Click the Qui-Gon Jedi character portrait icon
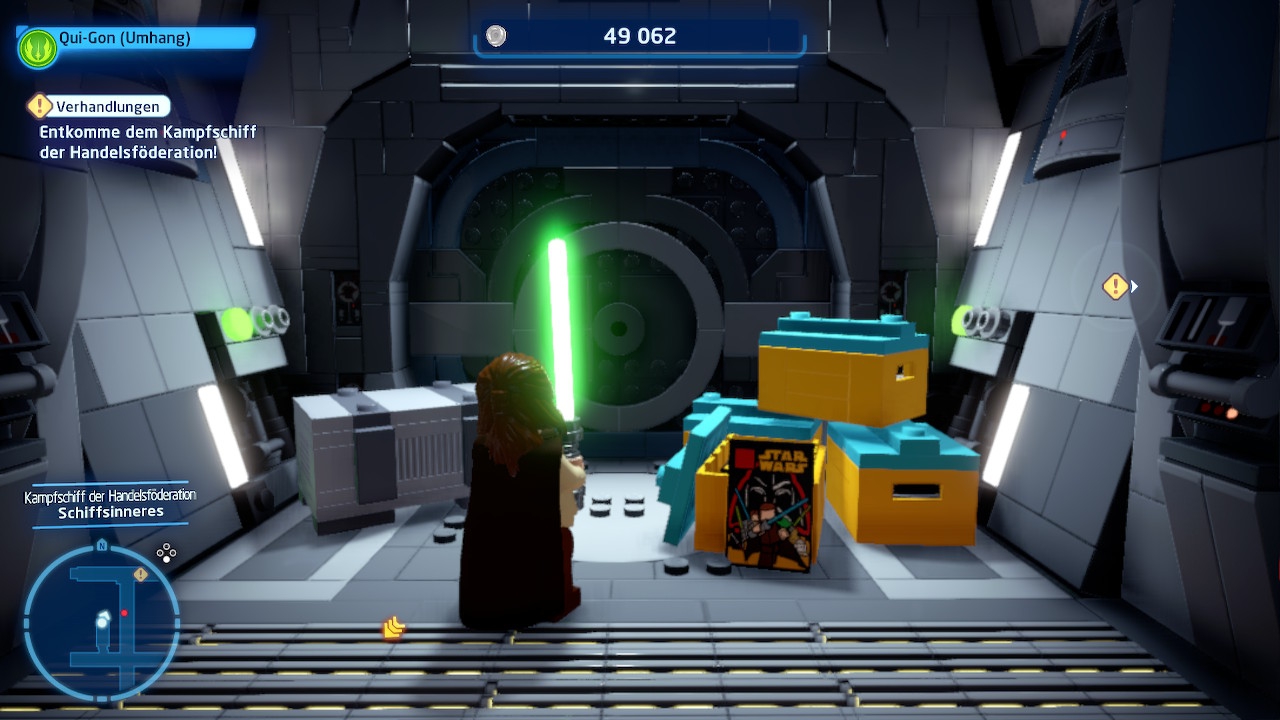The image size is (1280, 720). (37, 47)
